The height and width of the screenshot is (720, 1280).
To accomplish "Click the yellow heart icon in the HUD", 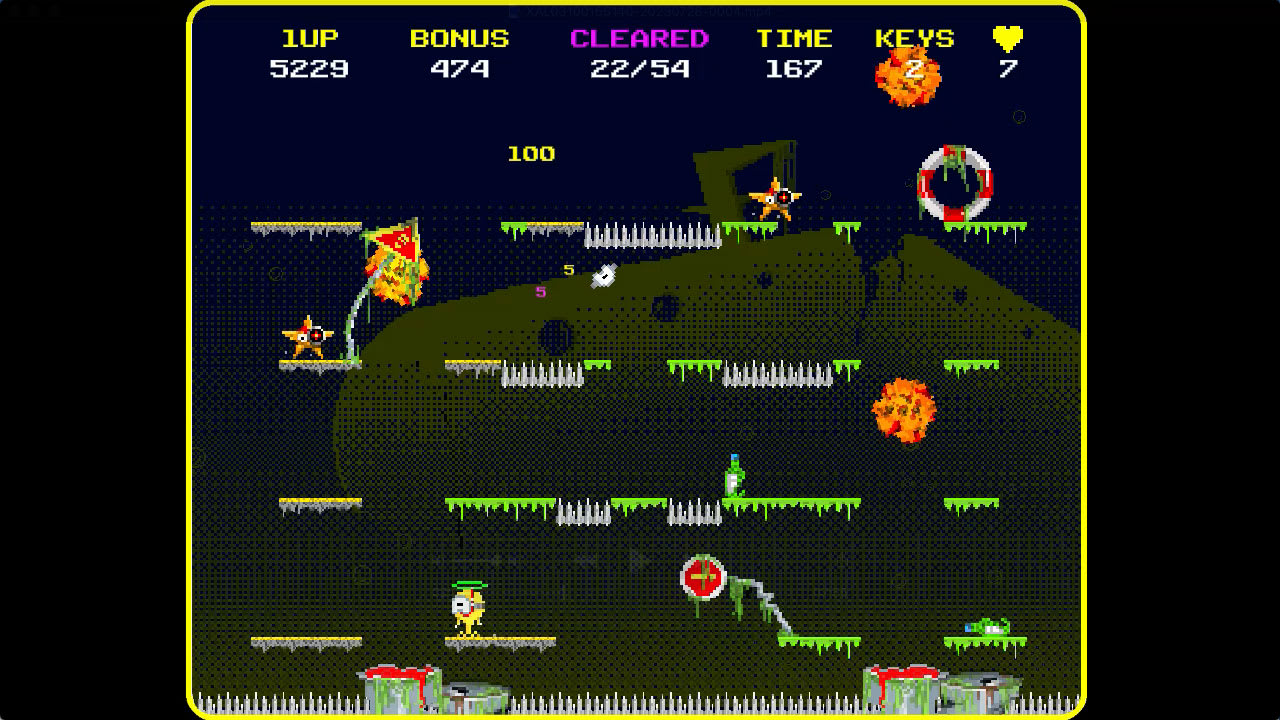I will pos(1006,38).
